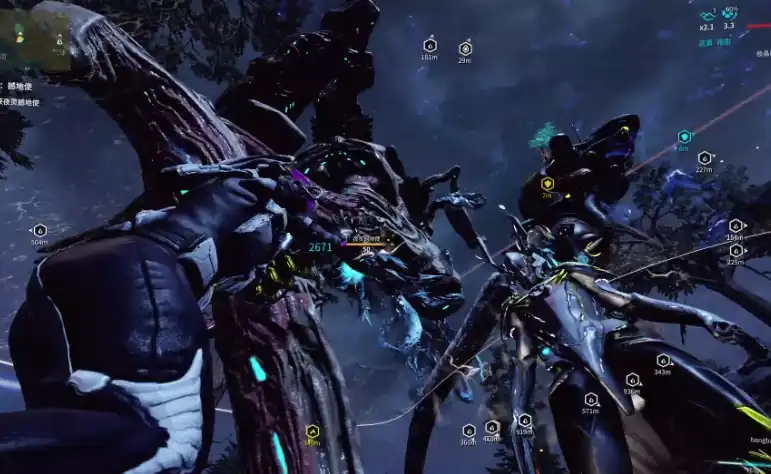
Task: Select the cyan shield marker at 8m
Action: click(684, 136)
